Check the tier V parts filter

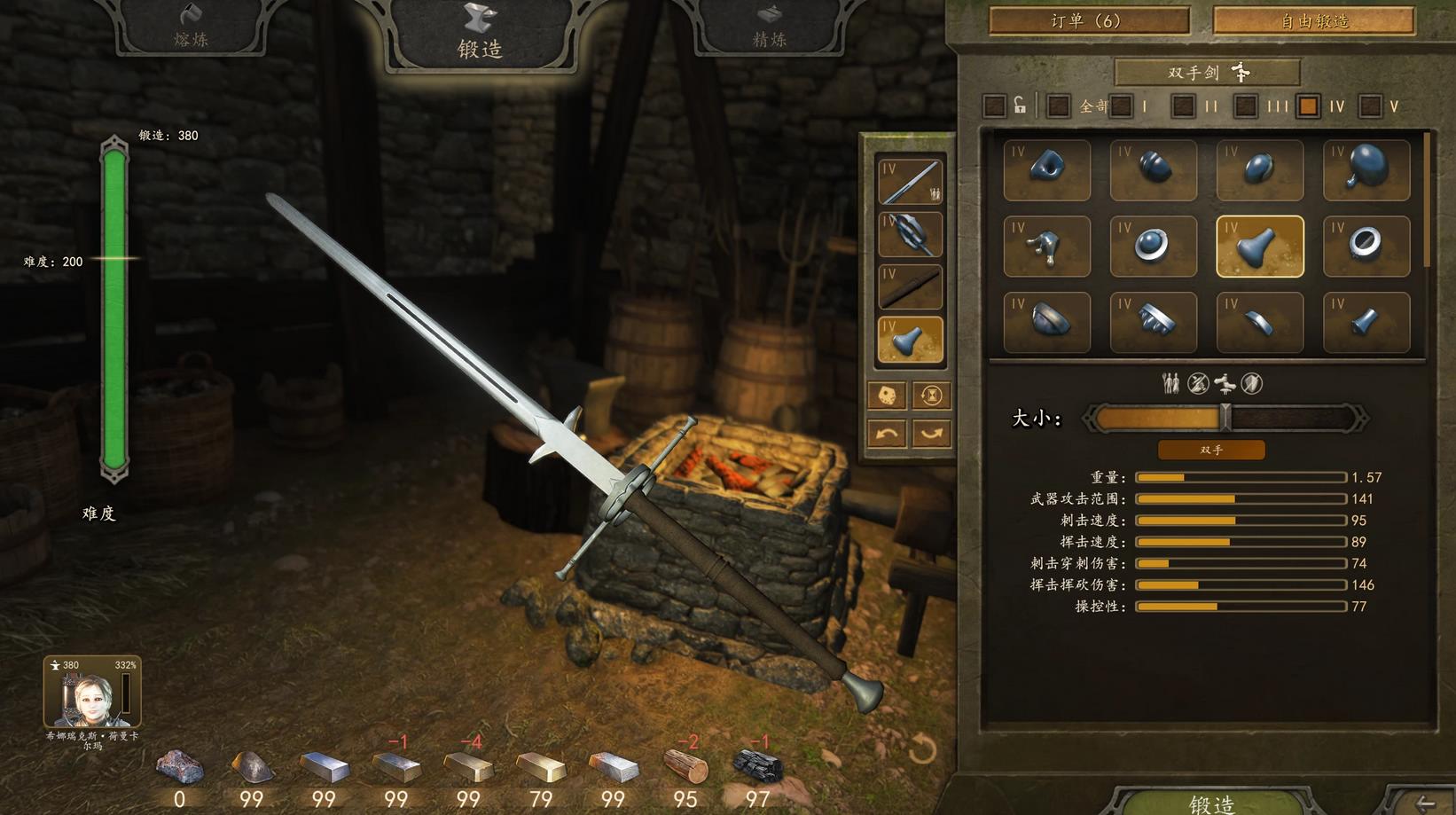click(x=1371, y=106)
